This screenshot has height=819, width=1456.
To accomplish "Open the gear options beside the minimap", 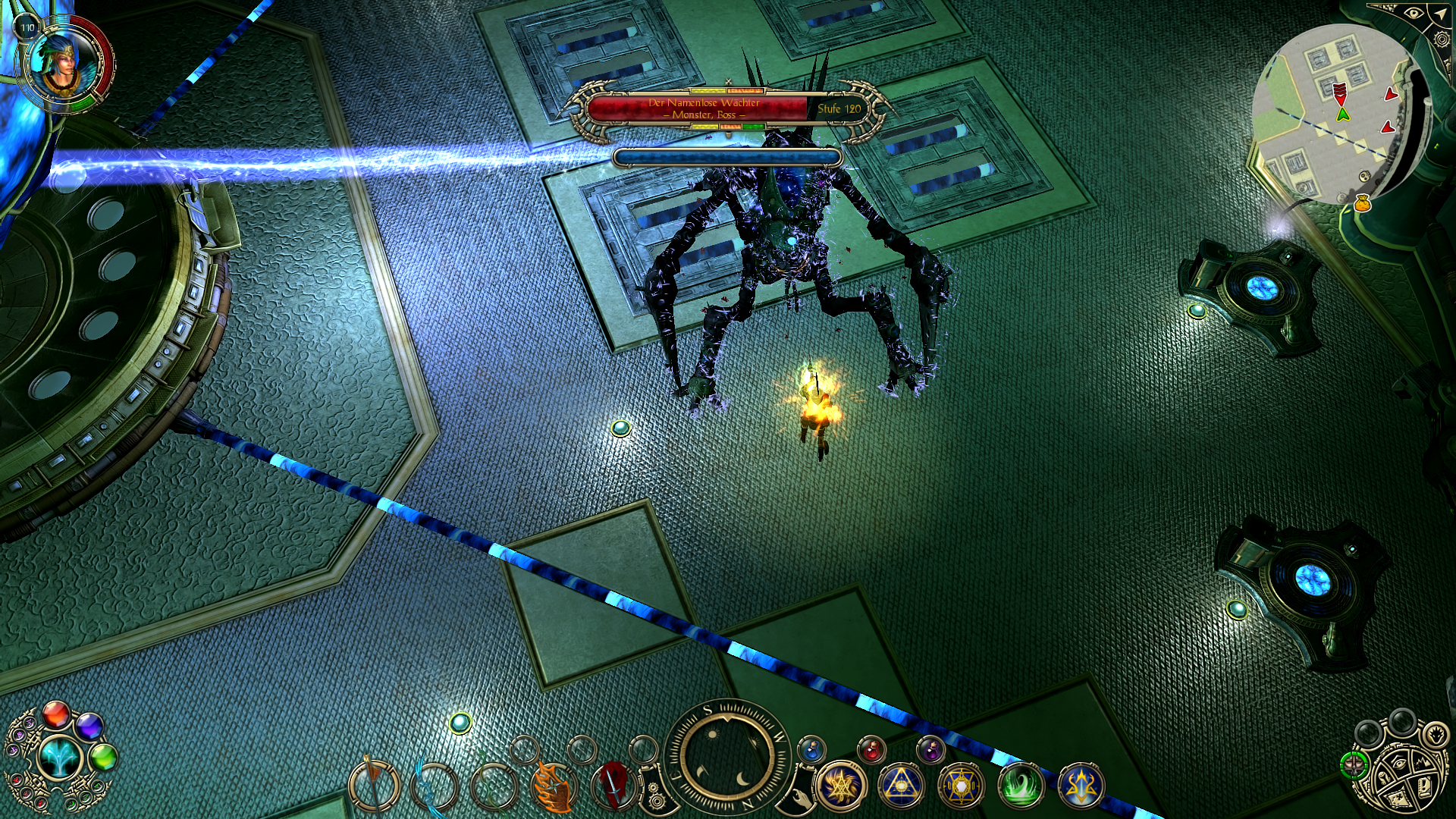I will pyautogui.click(x=1443, y=39).
